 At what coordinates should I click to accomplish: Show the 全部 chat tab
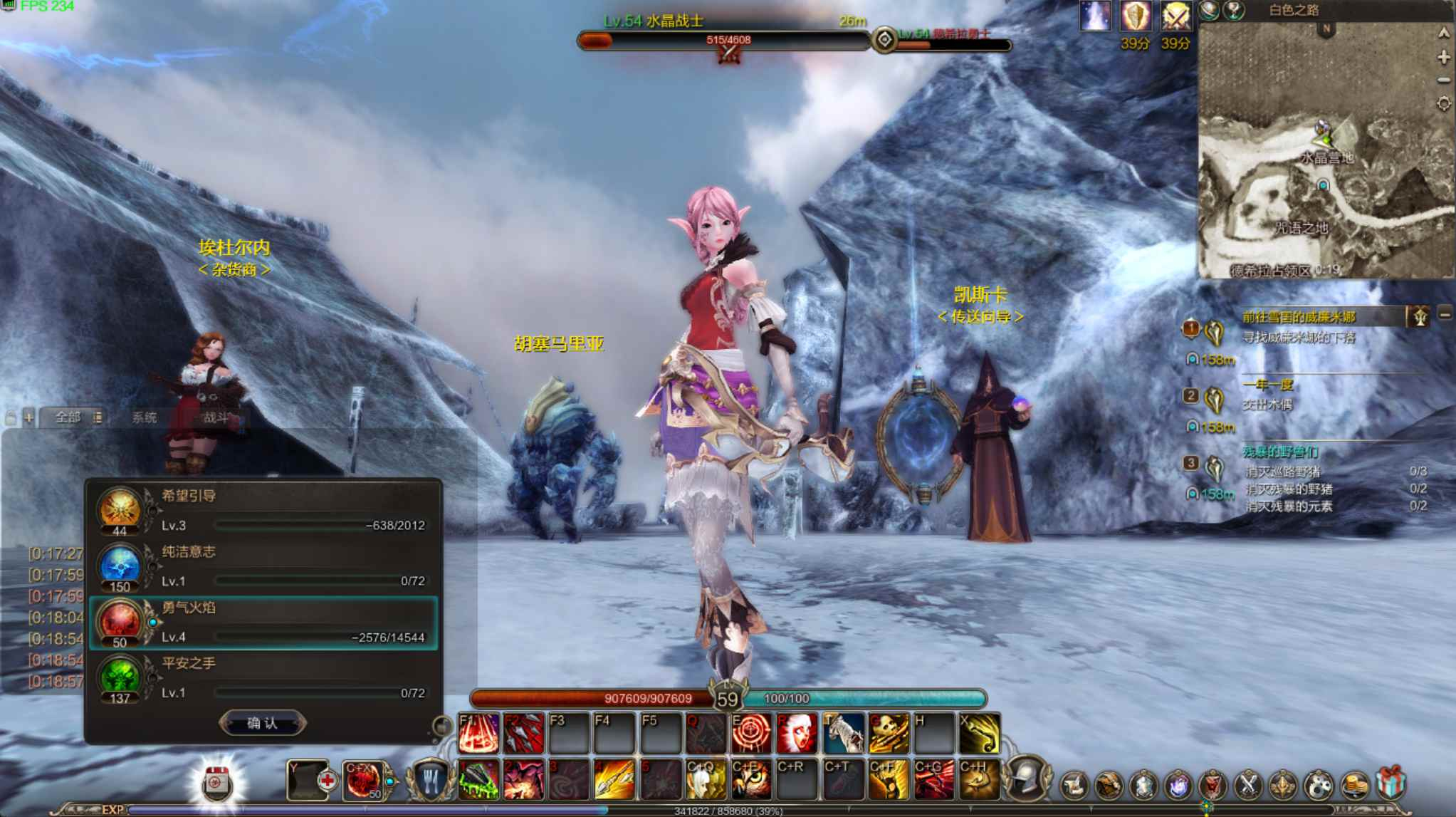point(68,417)
